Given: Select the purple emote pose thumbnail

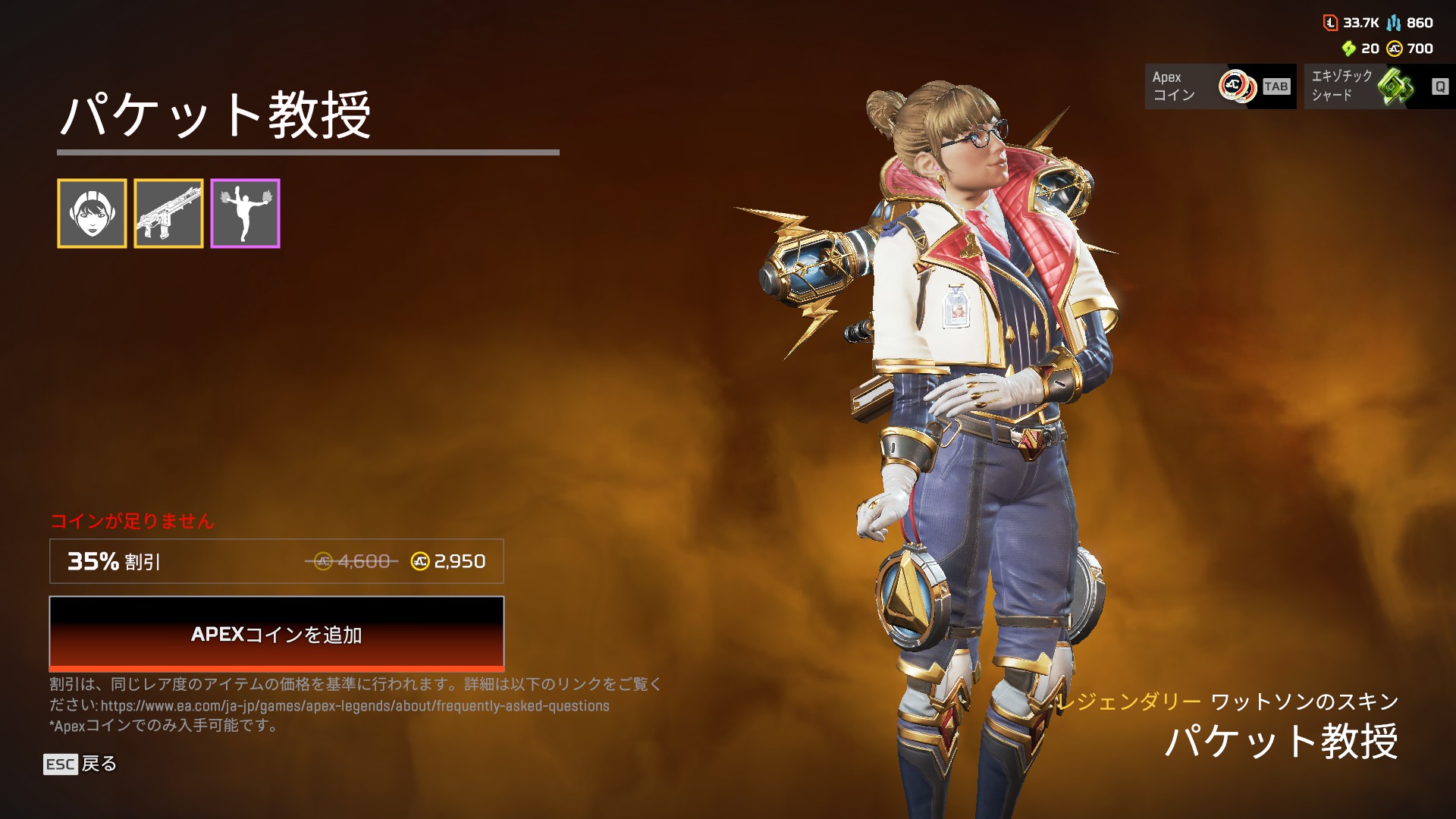Looking at the screenshot, I should tap(245, 214).
